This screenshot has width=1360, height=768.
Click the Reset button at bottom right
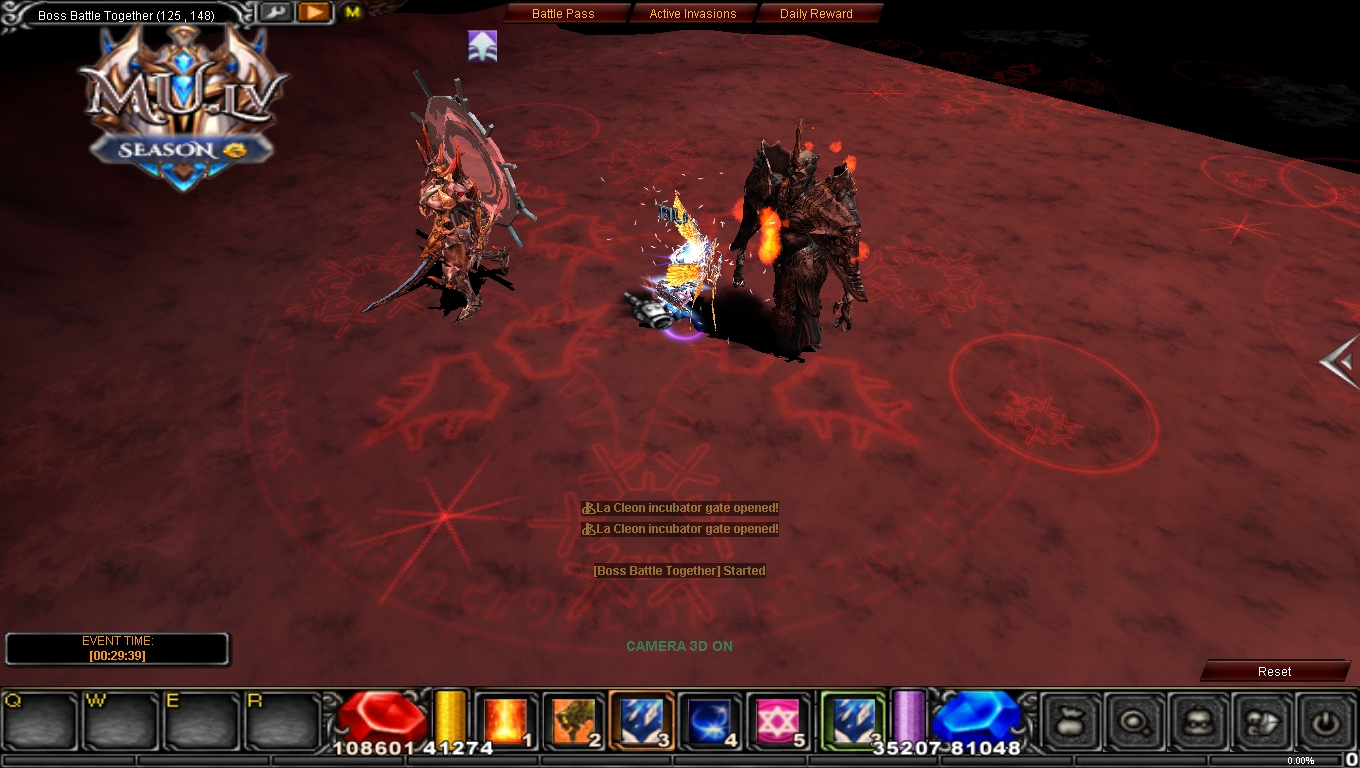click(x=1274, y=671)
